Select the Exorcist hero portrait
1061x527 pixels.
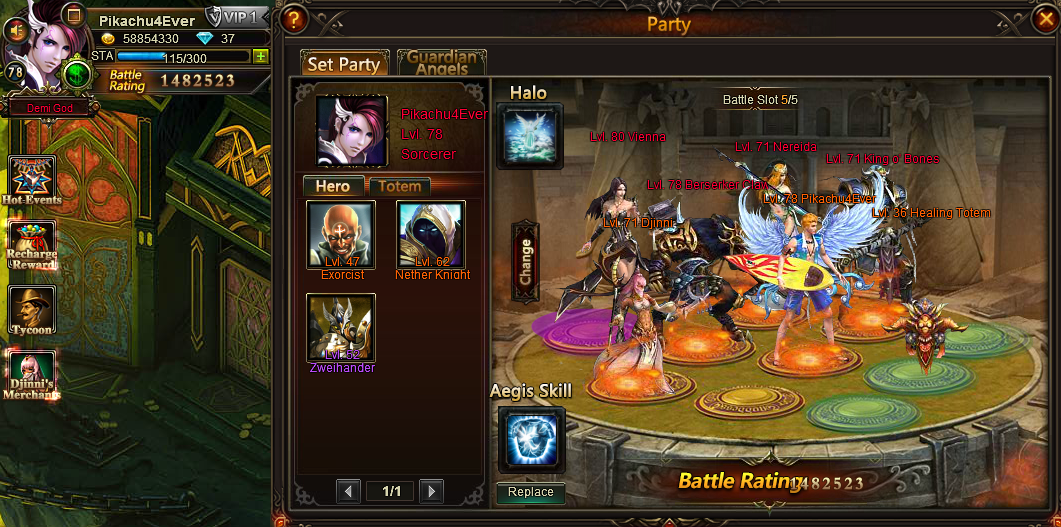pos(341,235)
